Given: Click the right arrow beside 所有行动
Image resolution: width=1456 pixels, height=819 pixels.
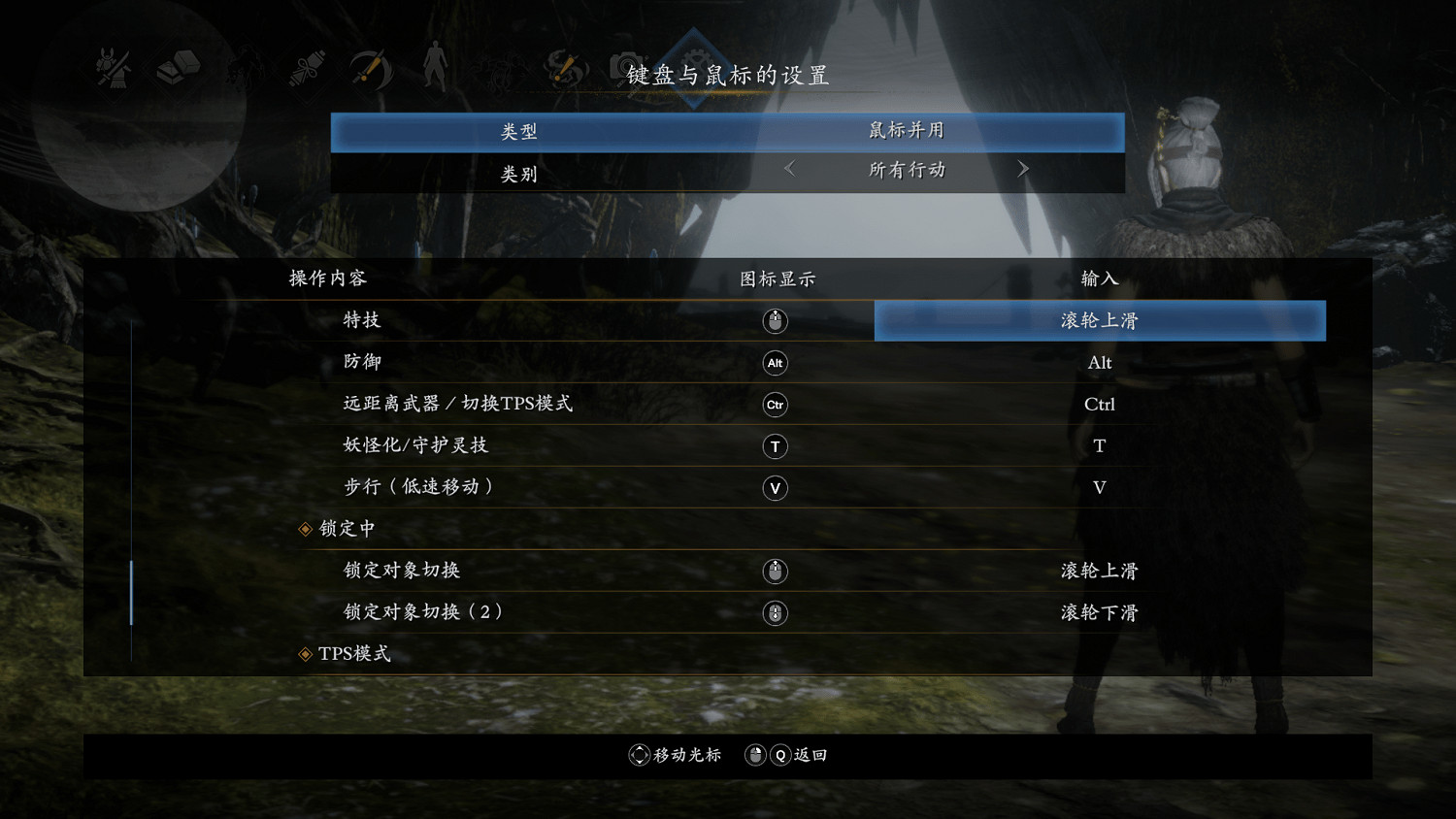Looking at the screenshot, I should (x=1023, y=169).
